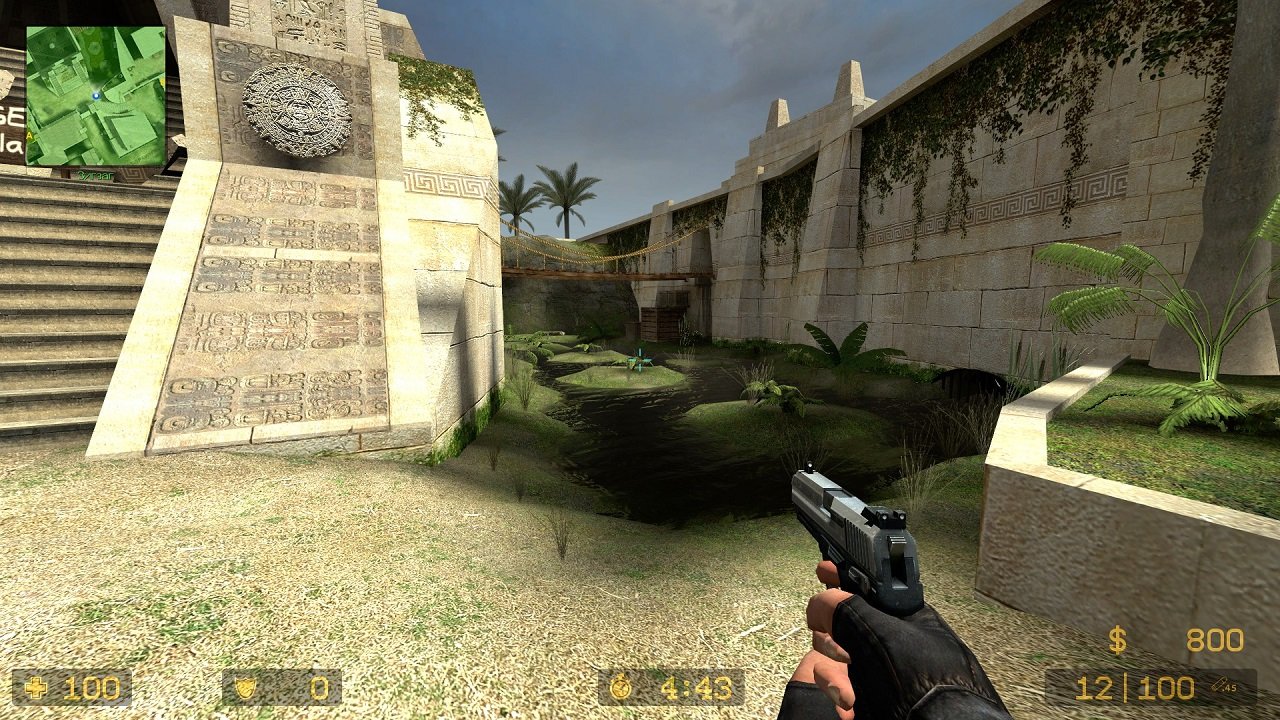Click the crosshair at screen center
Screen dimensions: 1280x720
point(640,360)
